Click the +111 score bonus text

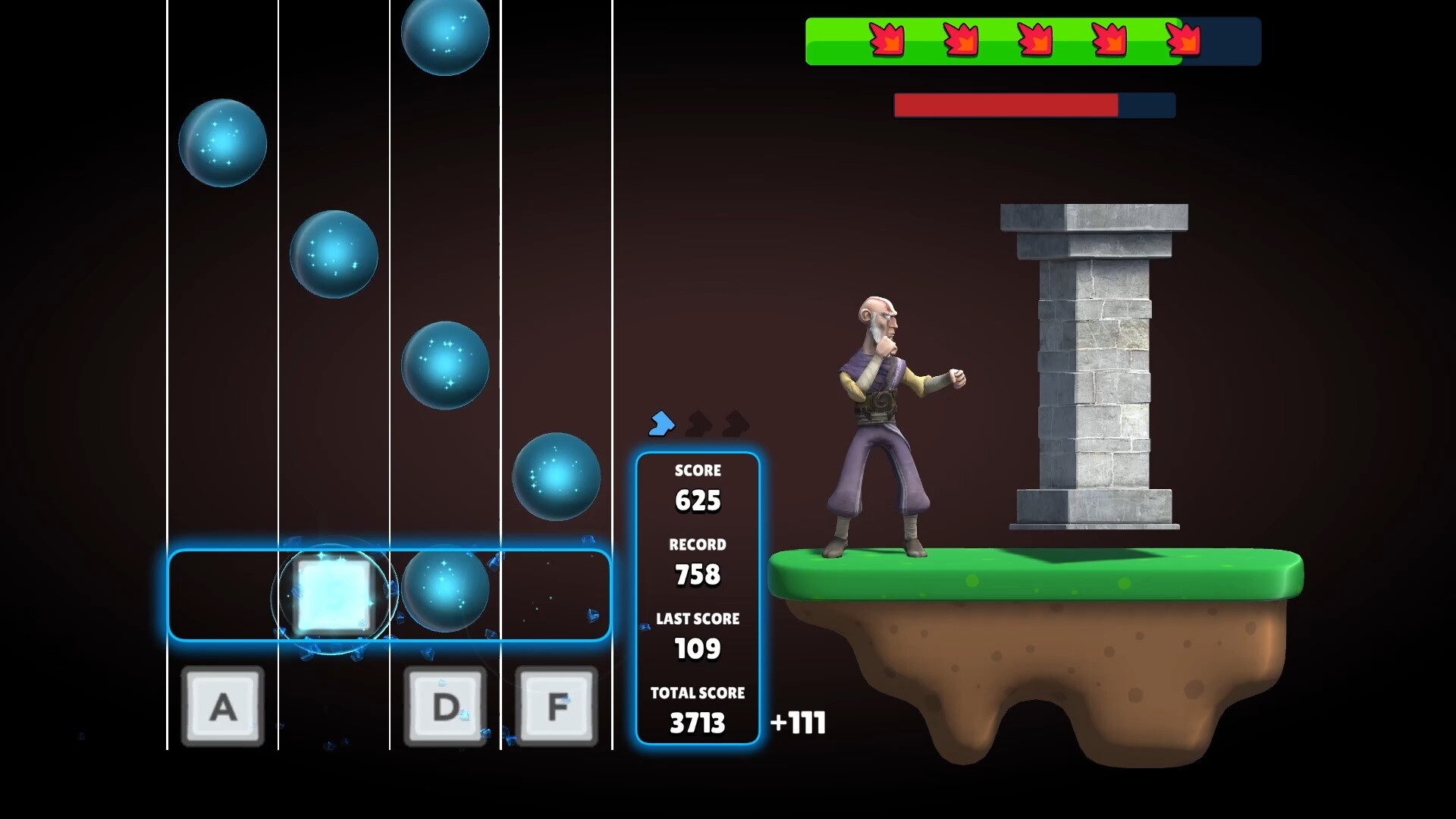click(797, 723)
